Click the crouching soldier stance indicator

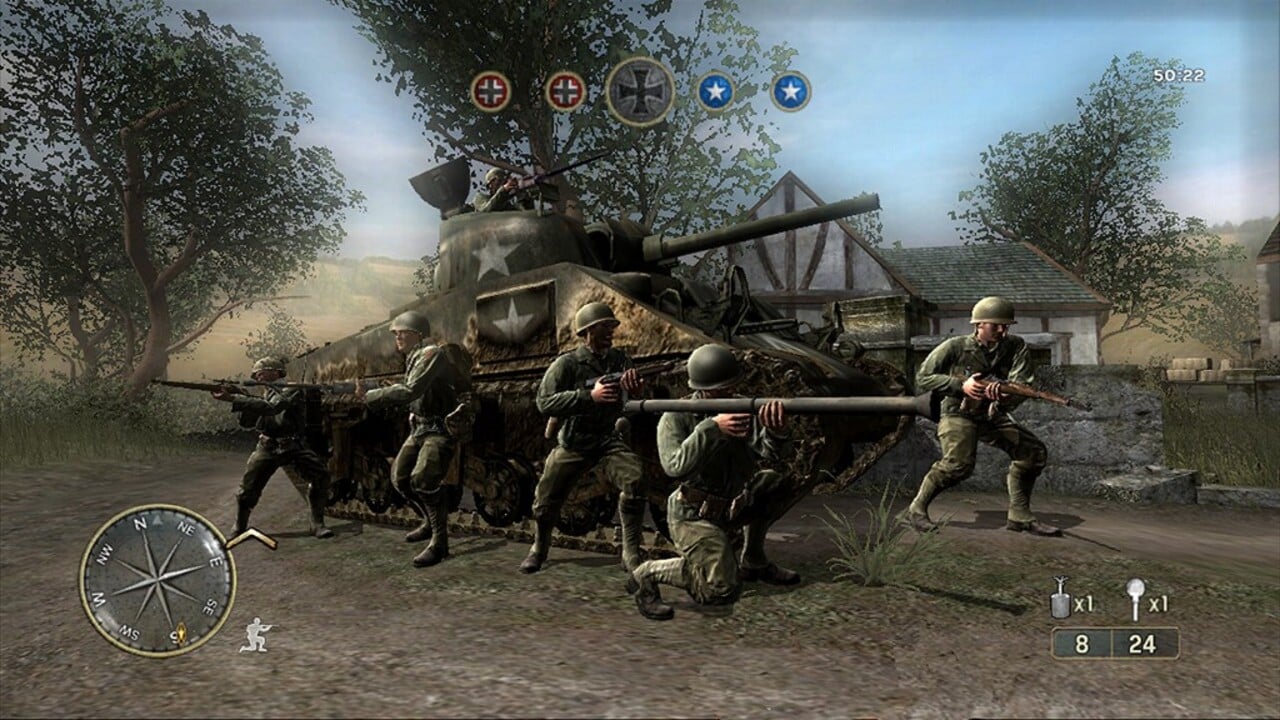coord(257,633)
